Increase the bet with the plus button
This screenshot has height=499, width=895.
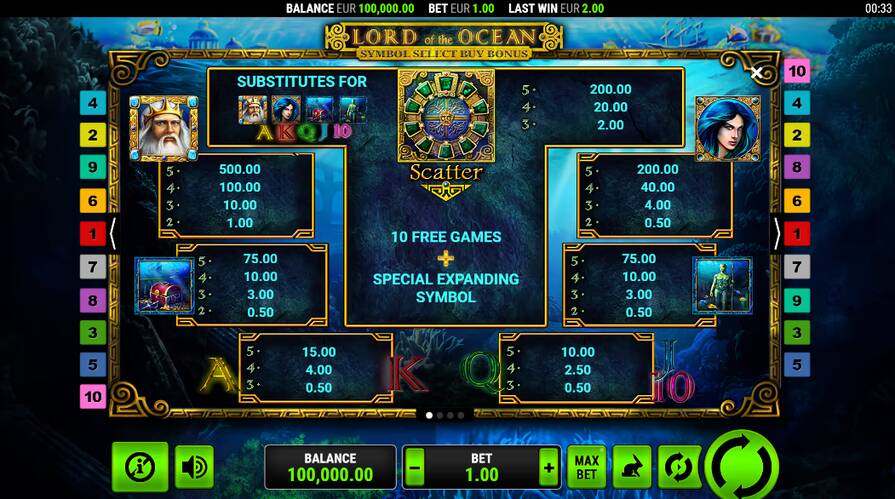547,467
